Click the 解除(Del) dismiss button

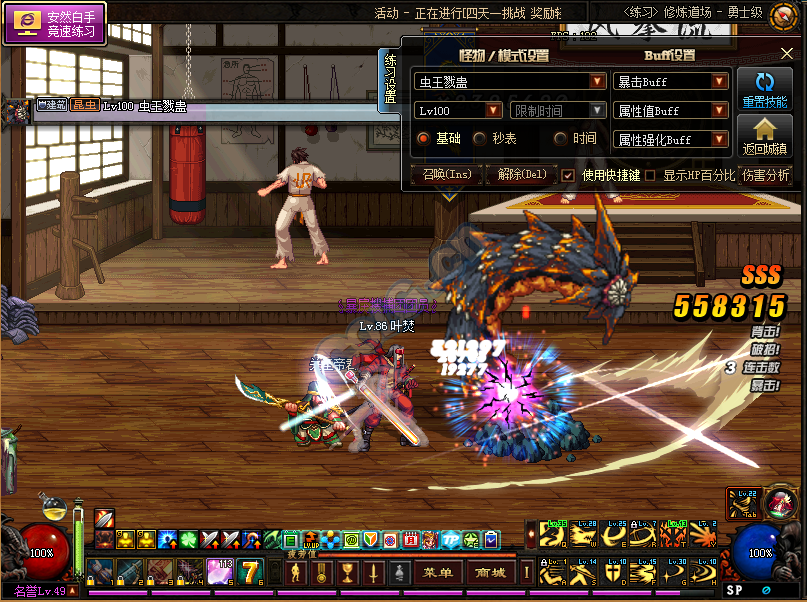[x=521, y=175]
